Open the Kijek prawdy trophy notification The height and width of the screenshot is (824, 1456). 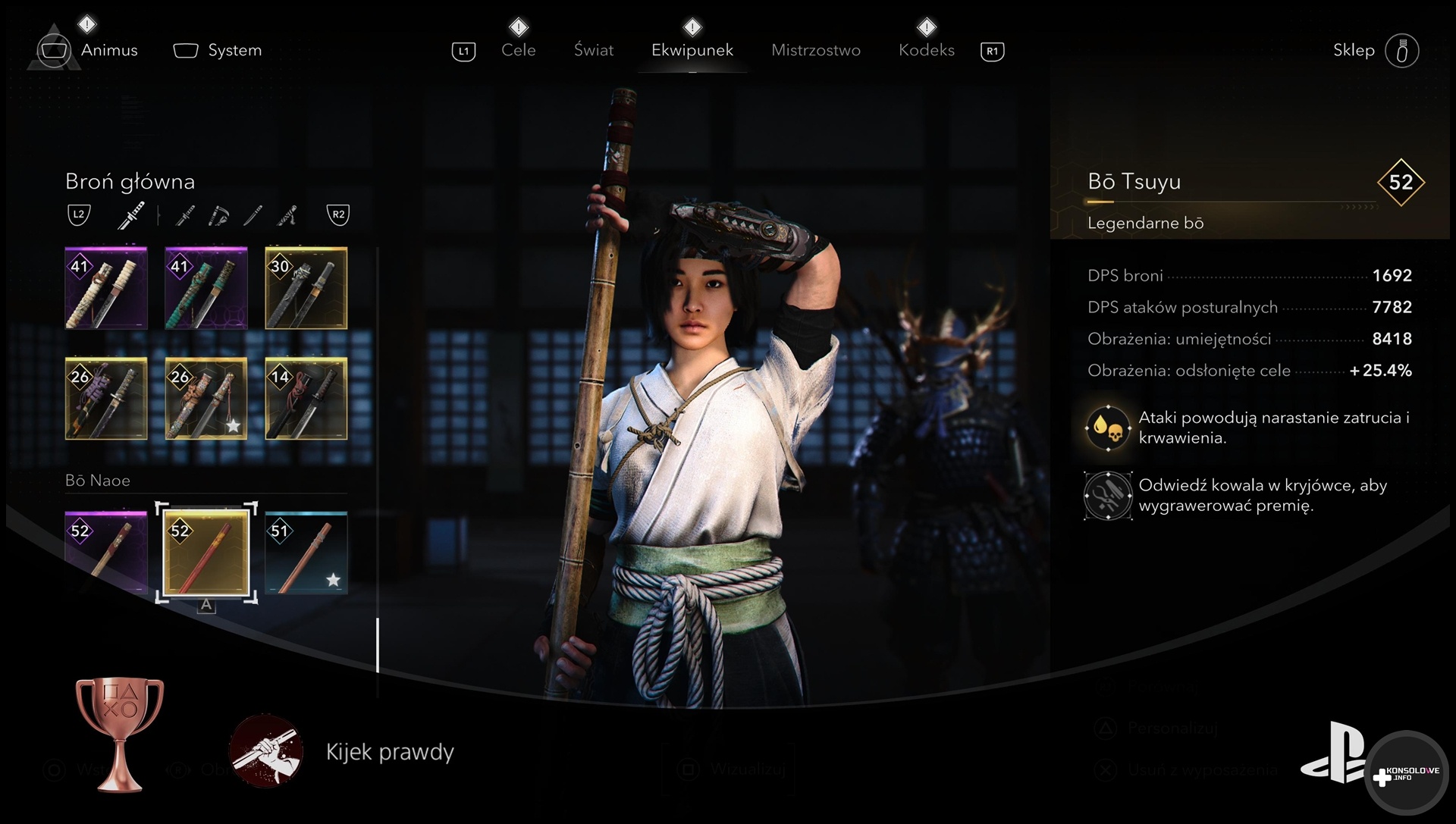390,752
